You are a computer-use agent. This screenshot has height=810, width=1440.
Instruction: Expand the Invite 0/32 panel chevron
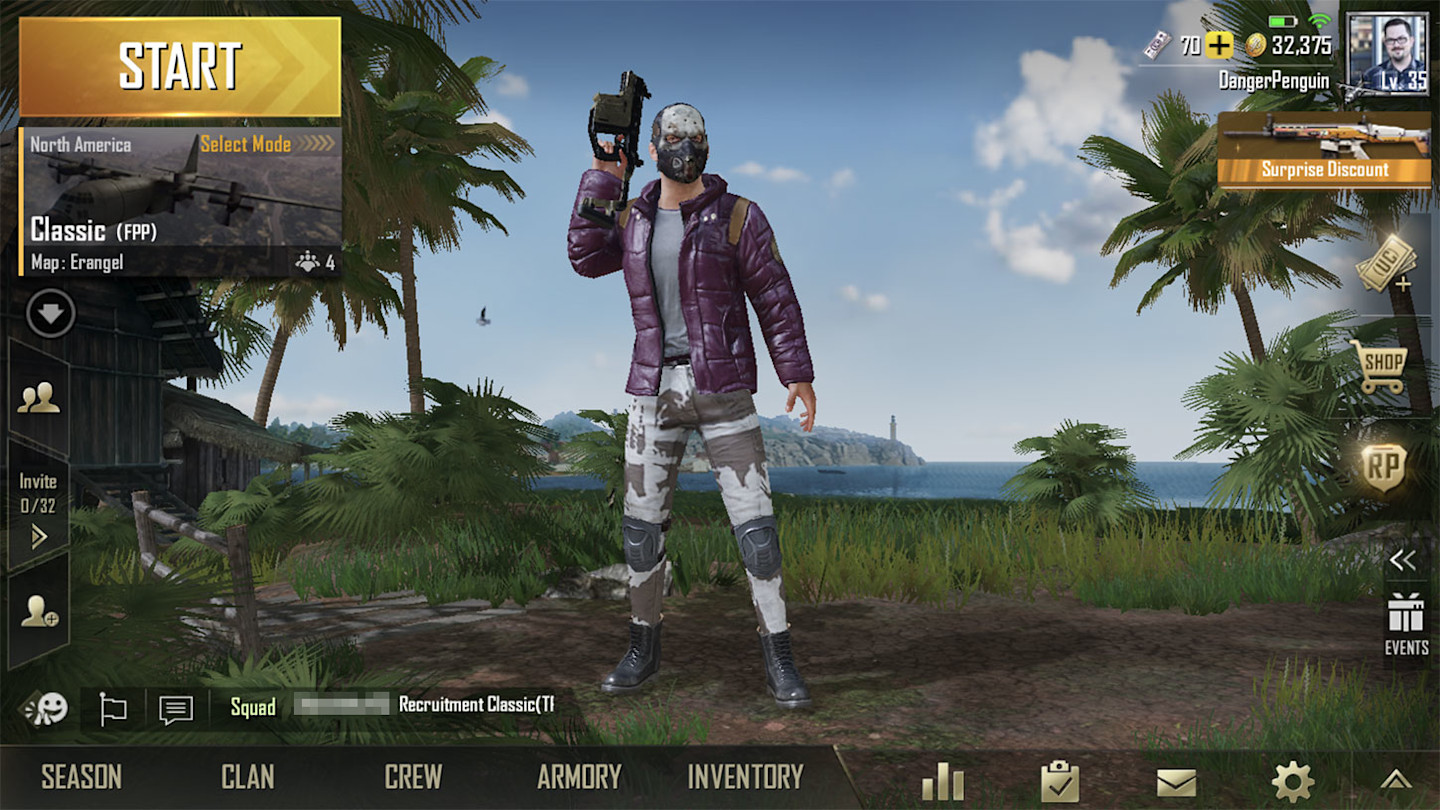pos(41,539)
